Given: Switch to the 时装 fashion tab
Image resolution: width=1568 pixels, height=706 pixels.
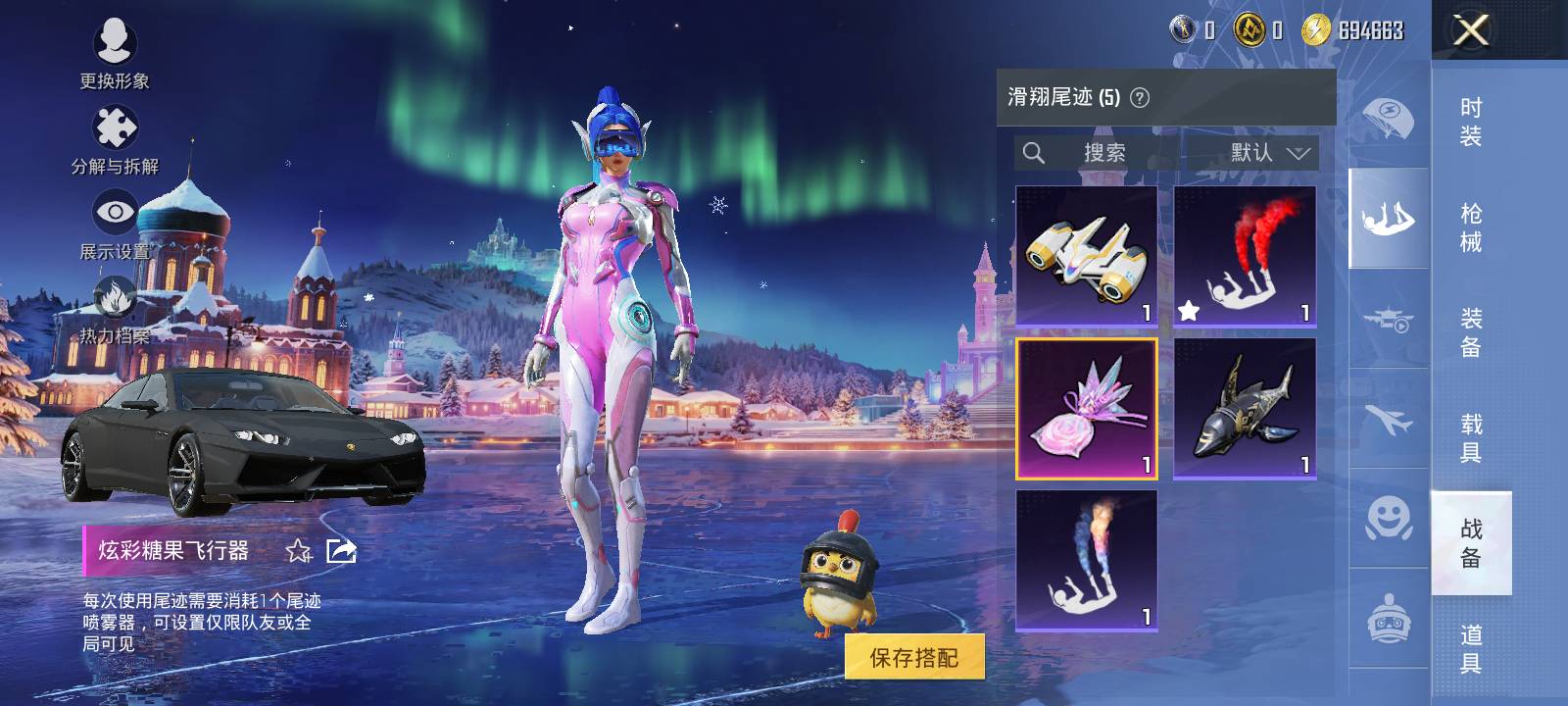Looking at the screenshot, I should tap(1470, 122).
